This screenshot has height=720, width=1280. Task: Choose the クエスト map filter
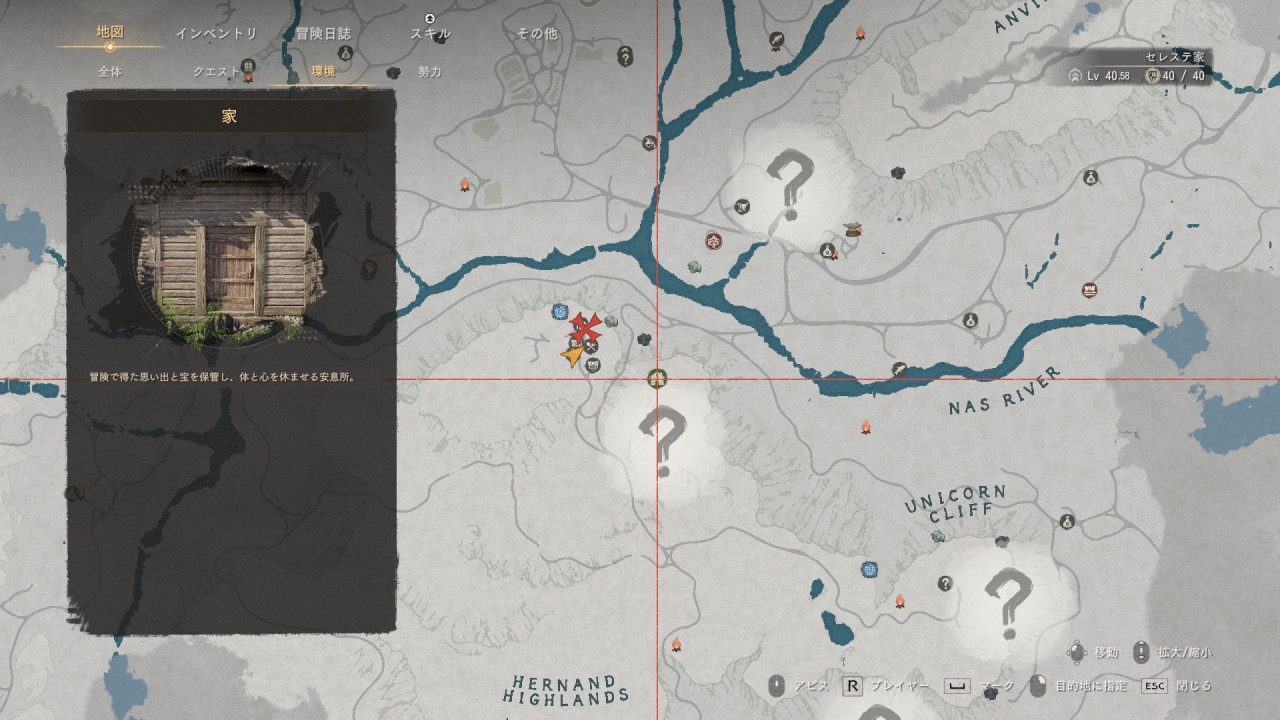(217, 72)
